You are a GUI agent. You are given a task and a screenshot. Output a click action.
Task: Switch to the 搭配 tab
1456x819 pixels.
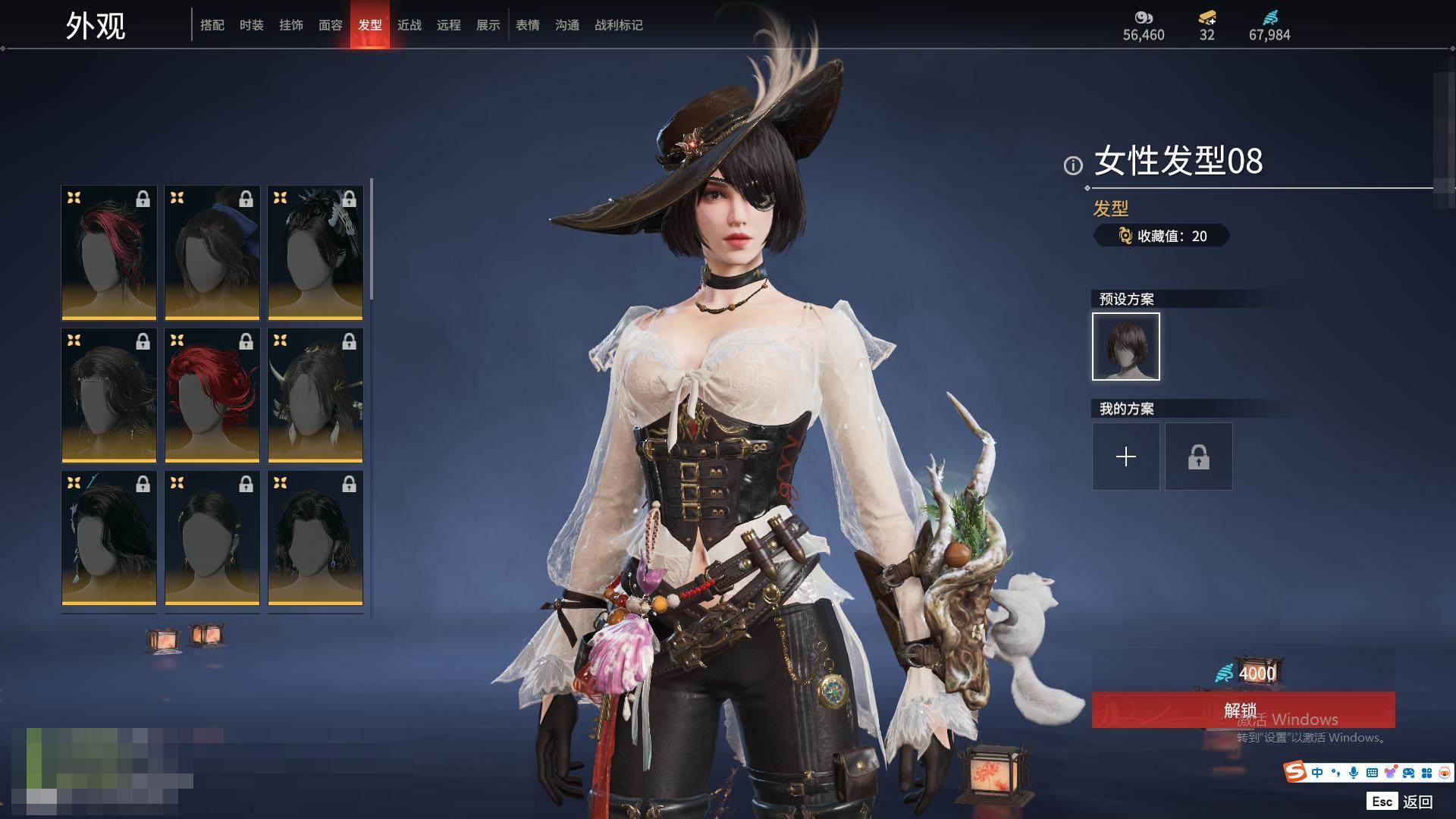212,25
